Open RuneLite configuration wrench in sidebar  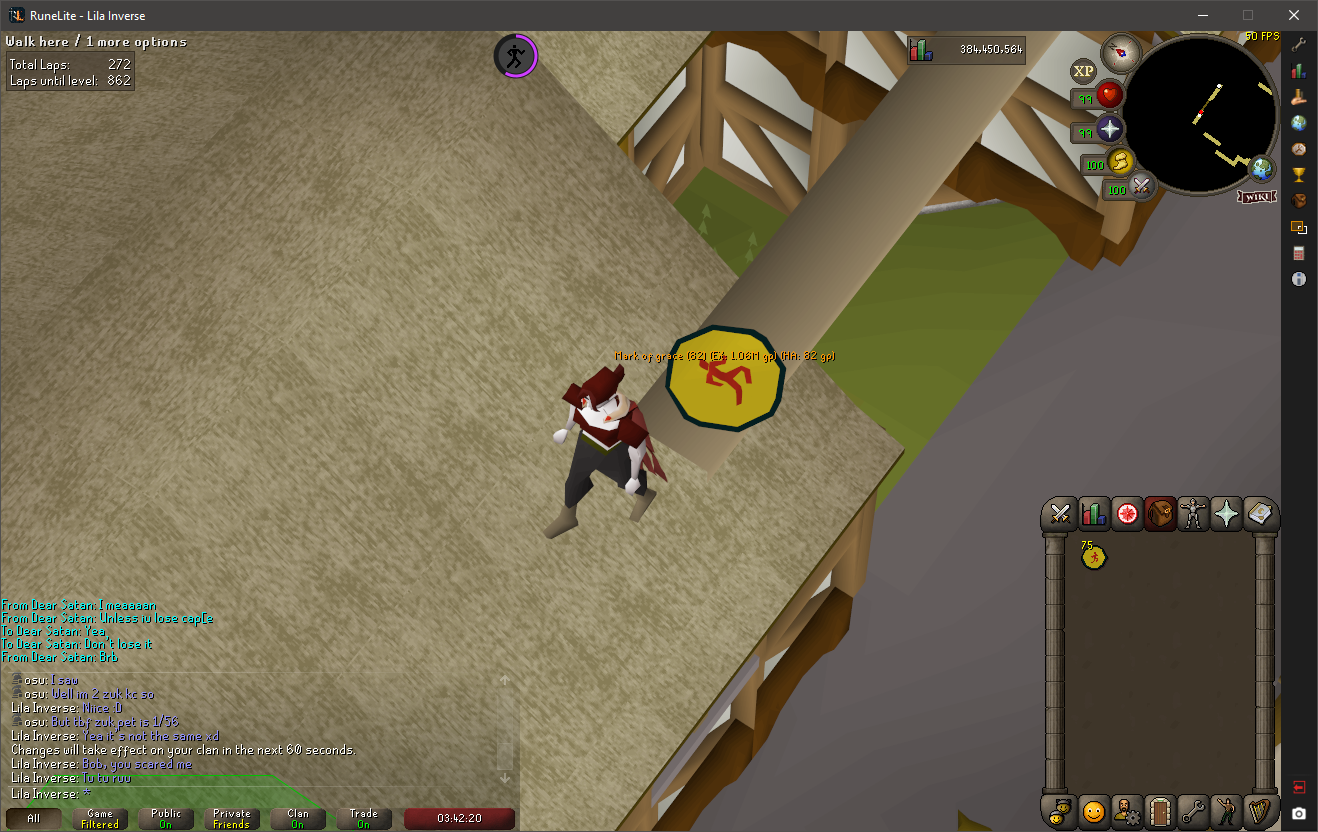(1299, 45)
